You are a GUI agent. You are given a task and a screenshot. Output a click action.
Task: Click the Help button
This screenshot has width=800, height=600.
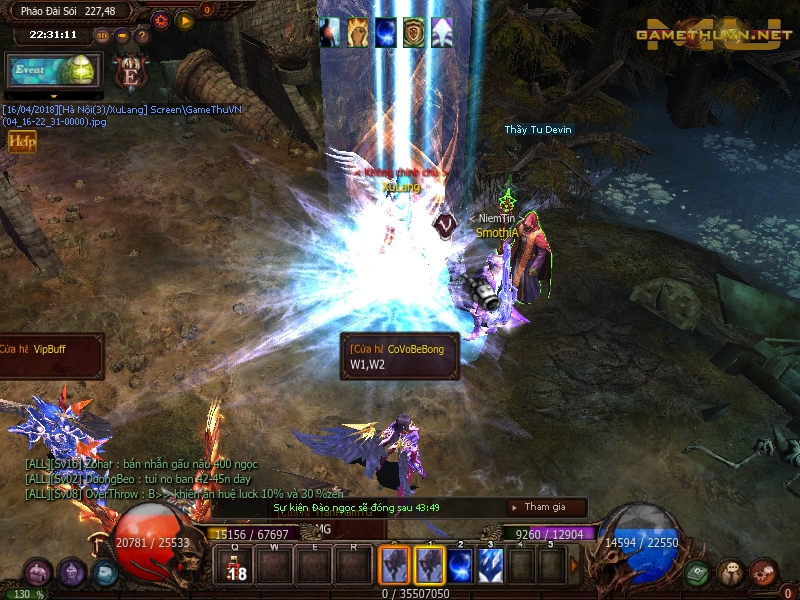pyautogui.click(x=22, y=142)
